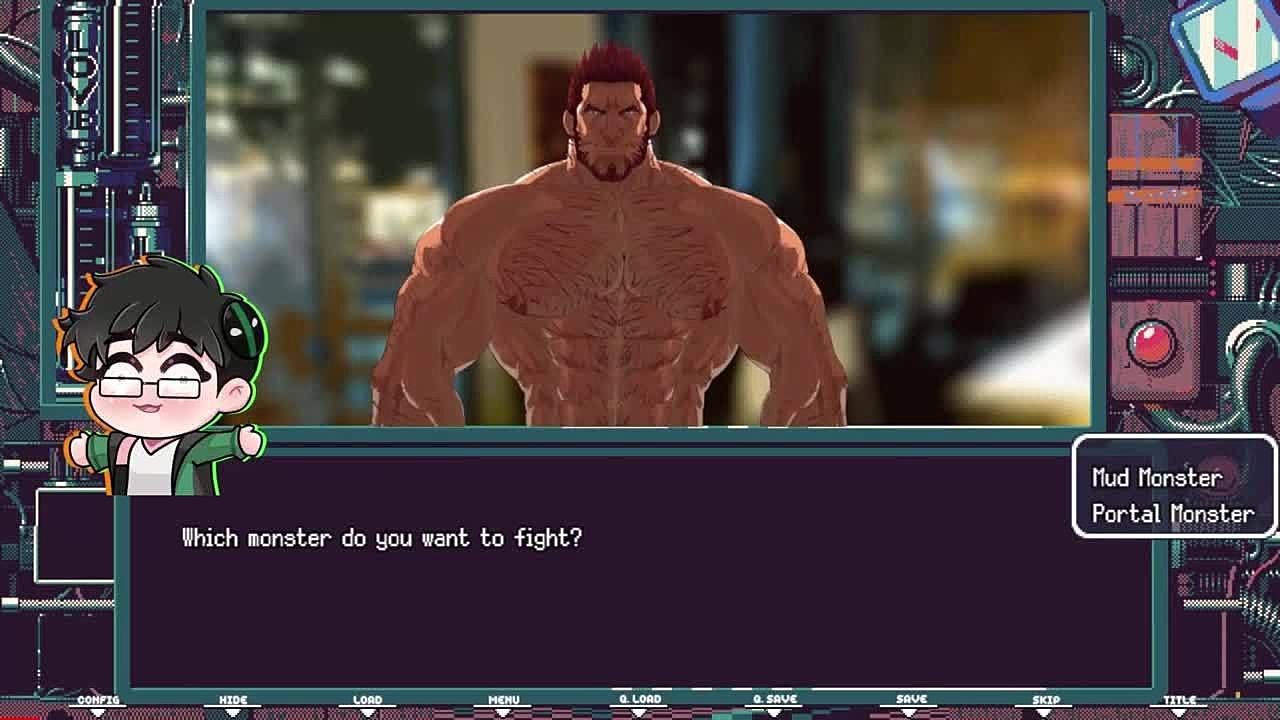The image size is (1280, 720).
Task: Open the Load screen
Action: [367, 701]
